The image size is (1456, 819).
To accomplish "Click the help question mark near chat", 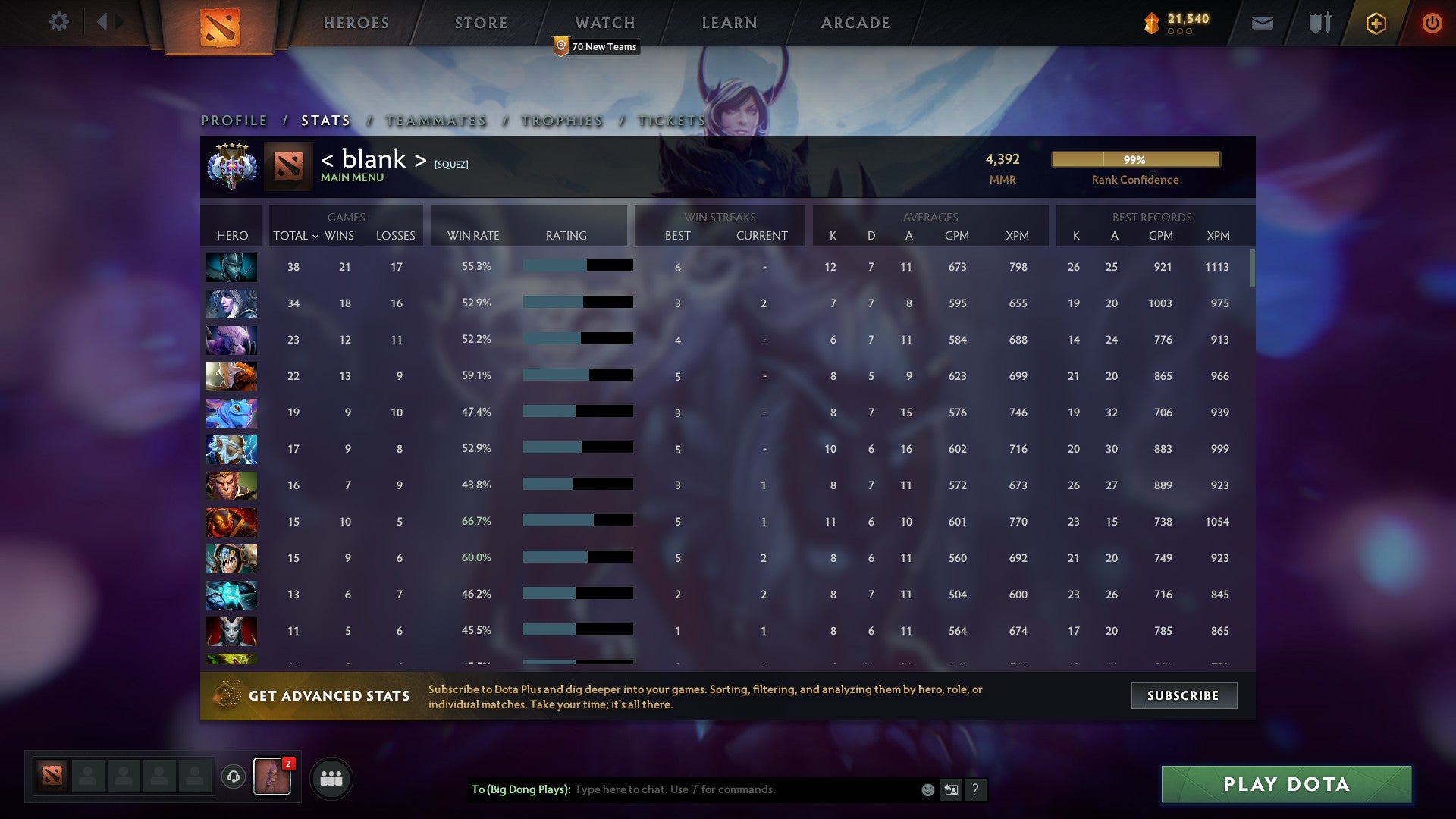I will pyautogui.click(x=975, y=789).
